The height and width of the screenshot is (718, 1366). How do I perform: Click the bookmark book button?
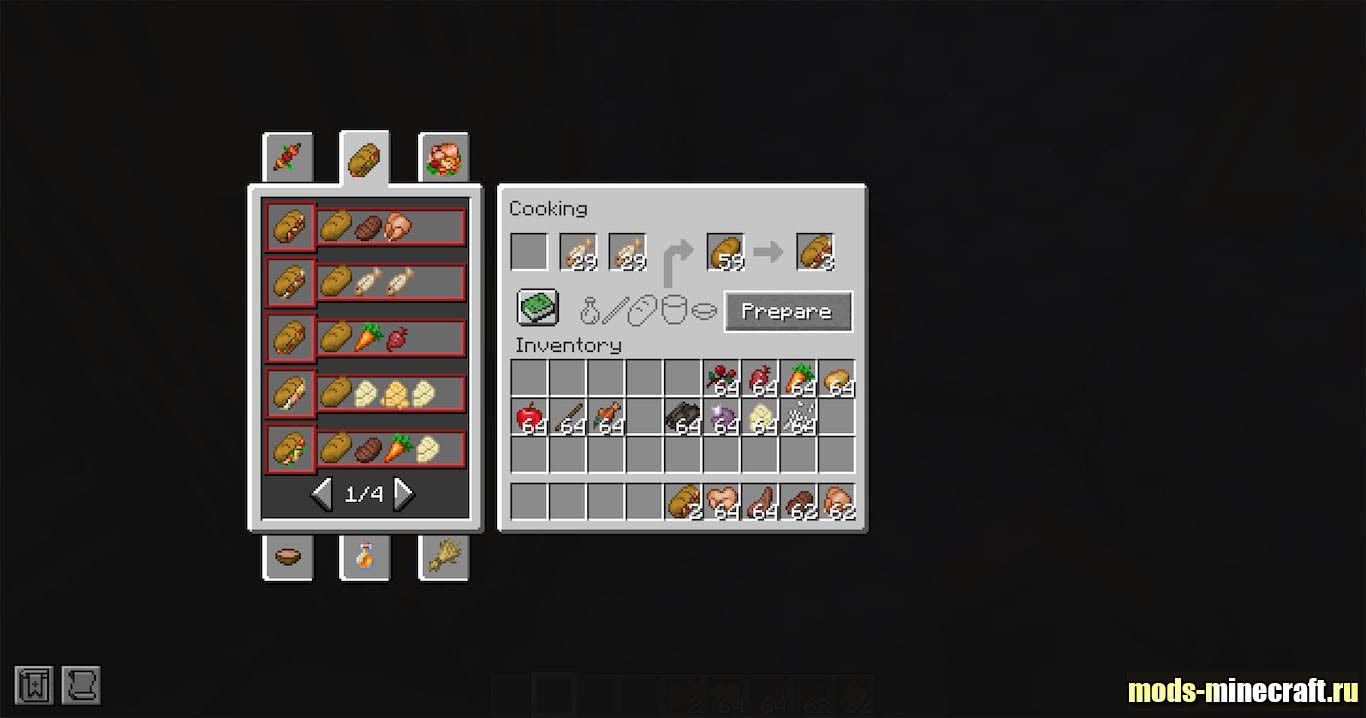(33, 686)
